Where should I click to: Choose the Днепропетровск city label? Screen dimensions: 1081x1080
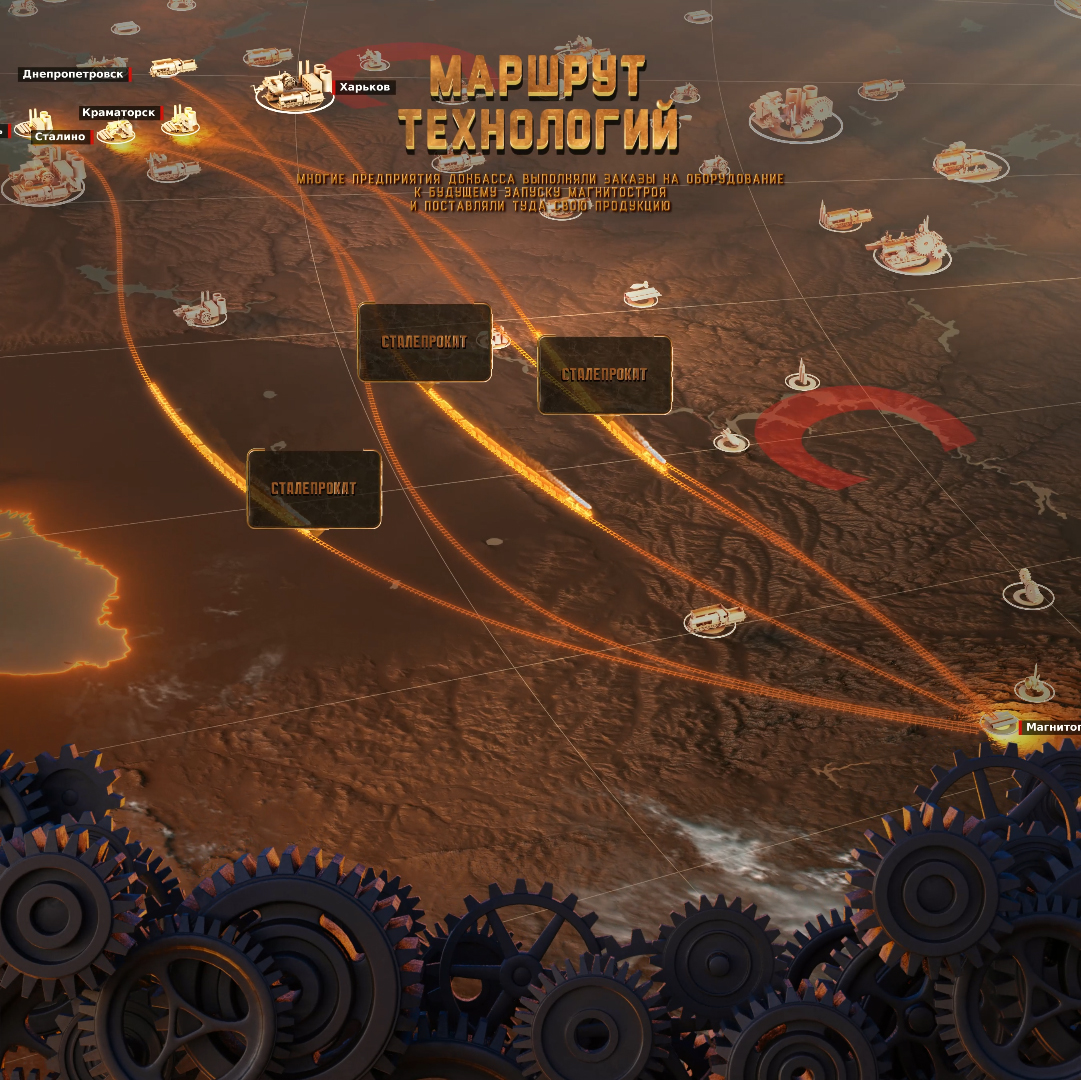(x=74, y=74)
